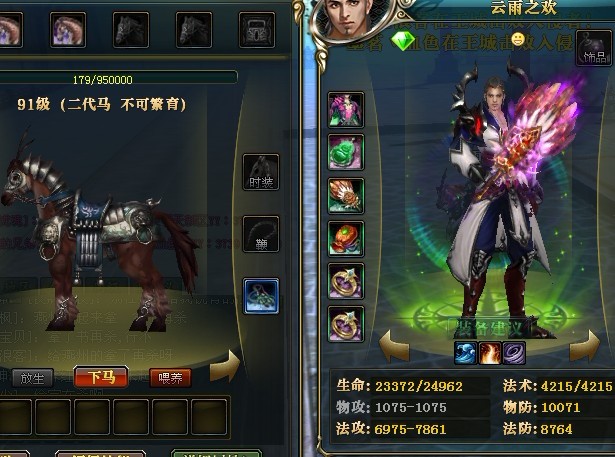Screen dimensions: 615x457
Task: Select the padlock mount slot
Action: (x=257, y=29)
